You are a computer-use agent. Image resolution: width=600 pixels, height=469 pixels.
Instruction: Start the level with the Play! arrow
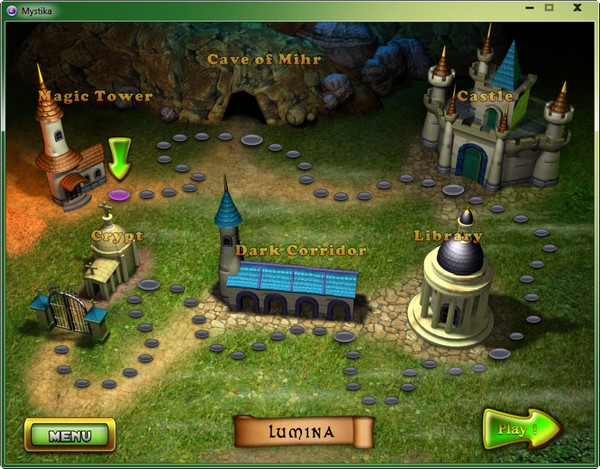pyautogui.click(x=518, y=430)
